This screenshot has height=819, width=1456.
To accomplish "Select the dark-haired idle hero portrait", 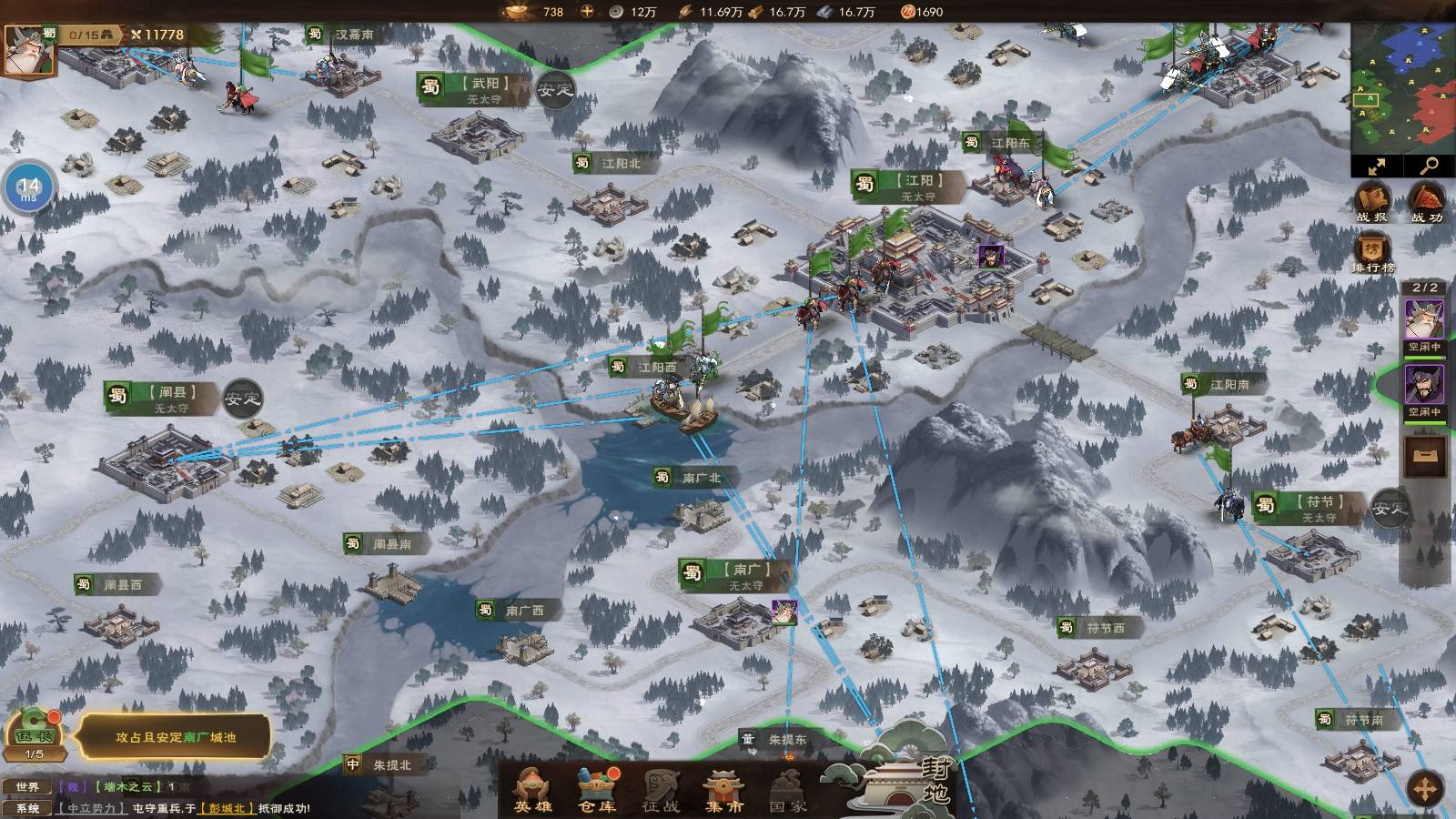I will coord(1424,386).
